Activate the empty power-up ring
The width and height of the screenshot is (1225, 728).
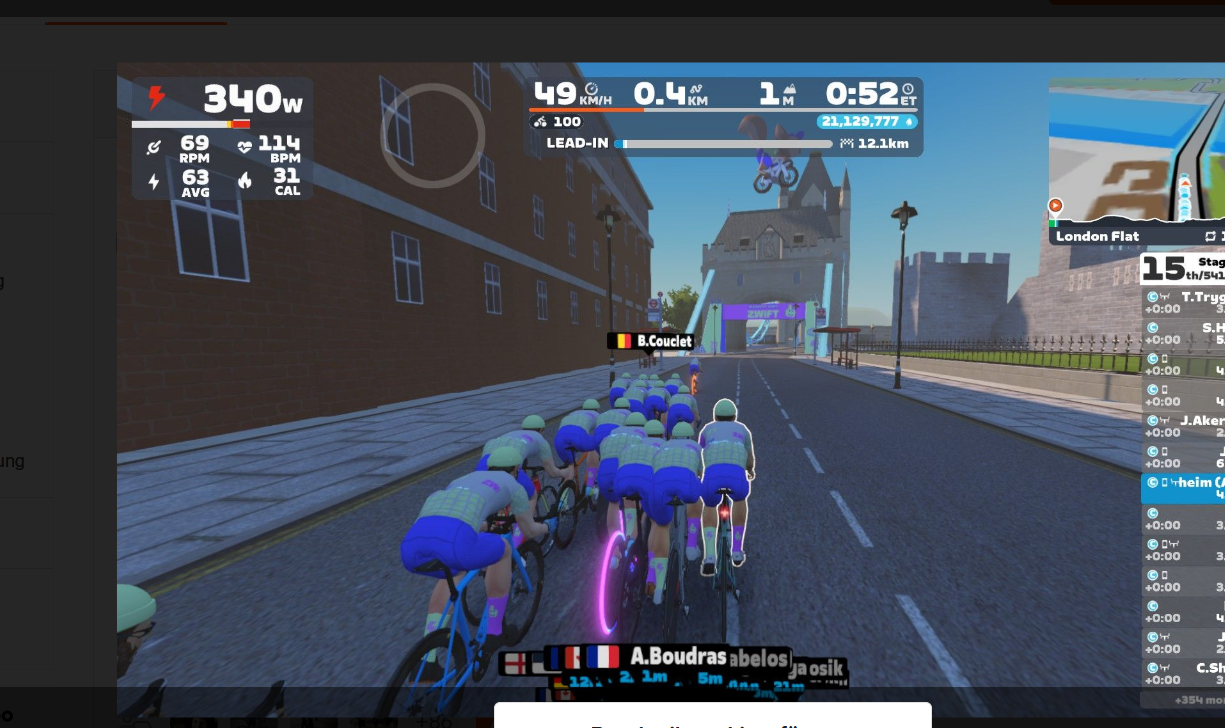(x=433, y=135)
